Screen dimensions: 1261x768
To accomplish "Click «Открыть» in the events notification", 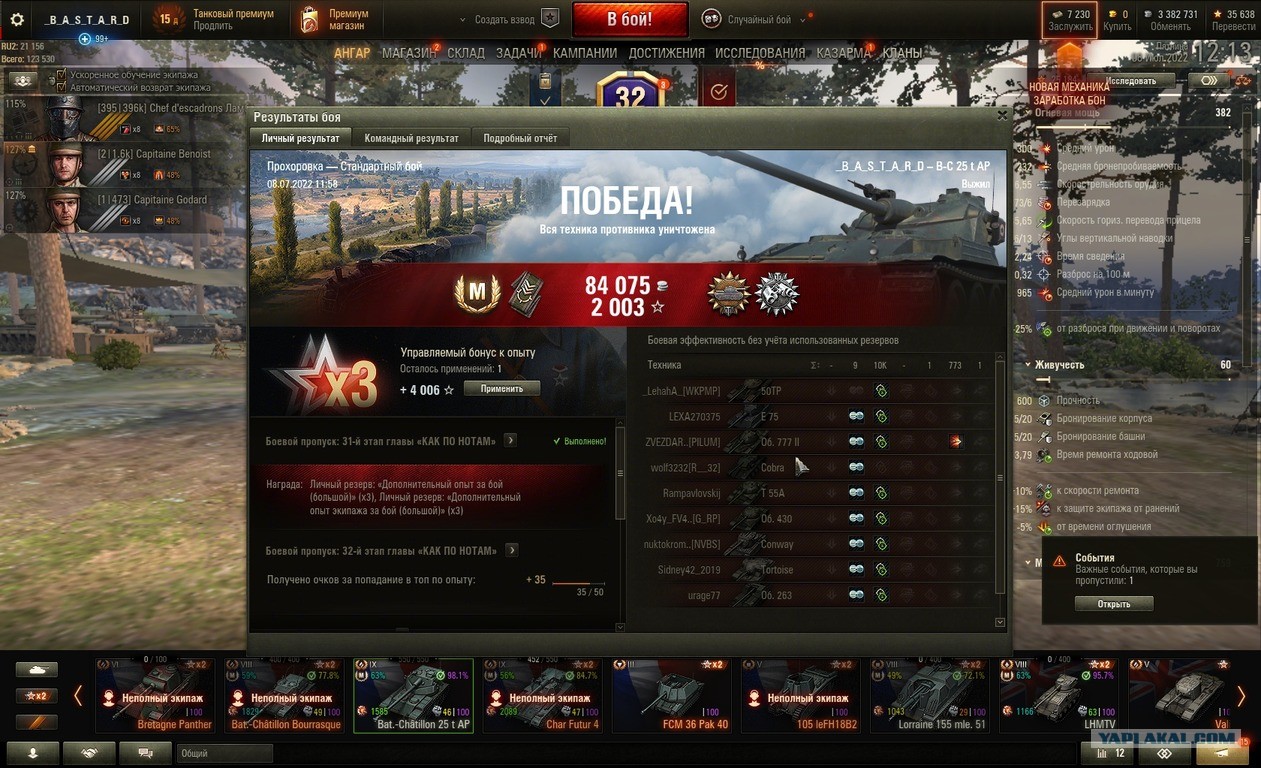I will [1114, 604].
